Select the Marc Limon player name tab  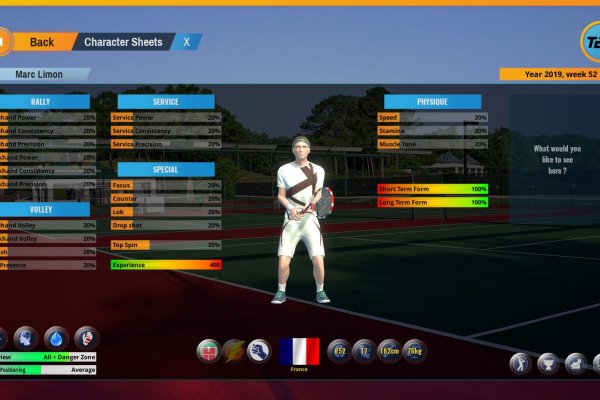click(x=41, y=74)
